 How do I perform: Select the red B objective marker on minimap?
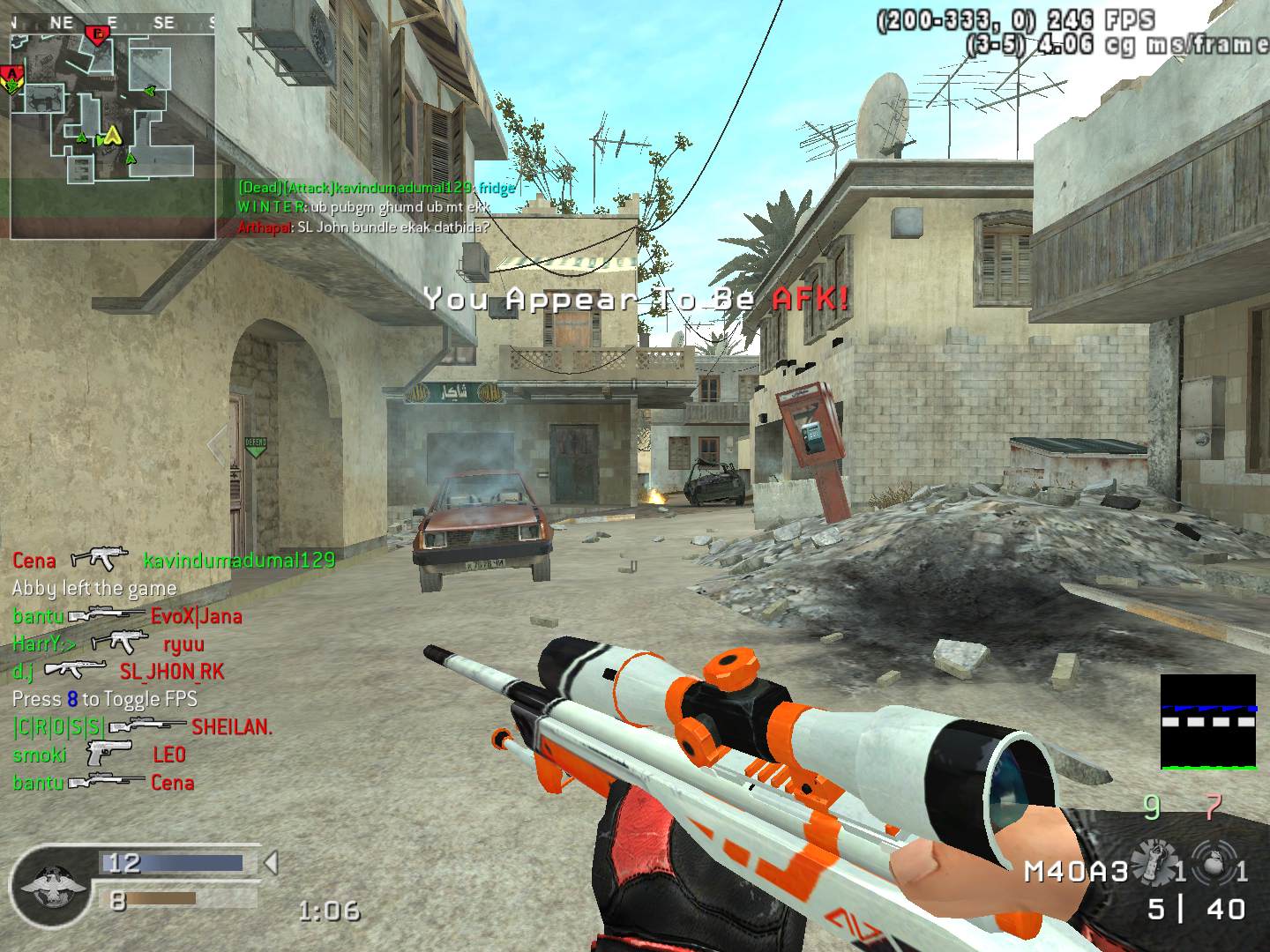pyautogui.click(x=96, y=35)
